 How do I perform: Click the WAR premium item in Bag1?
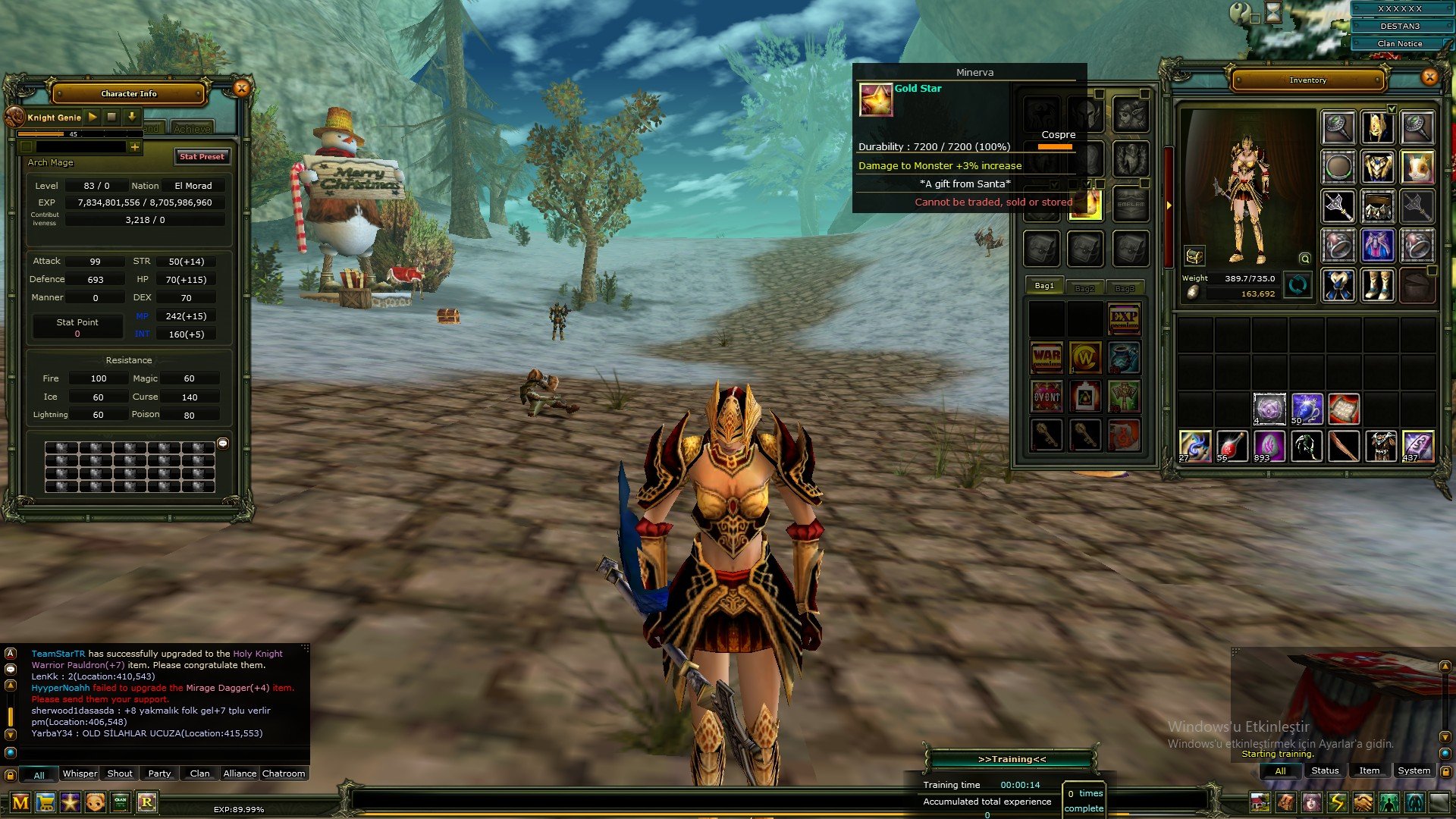click(1046, 358)
